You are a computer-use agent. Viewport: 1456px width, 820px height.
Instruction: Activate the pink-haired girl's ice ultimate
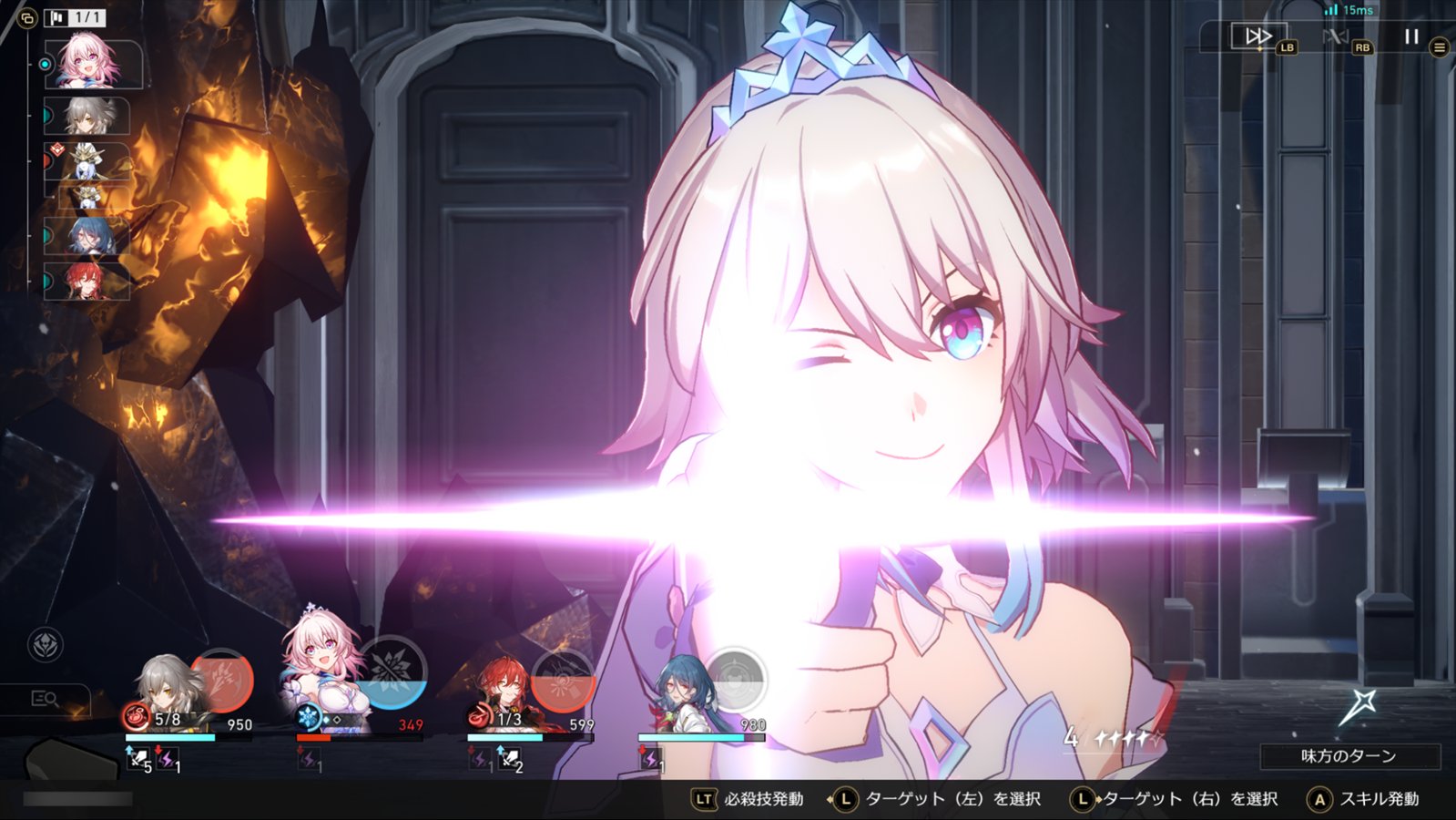tap(392, 674)
